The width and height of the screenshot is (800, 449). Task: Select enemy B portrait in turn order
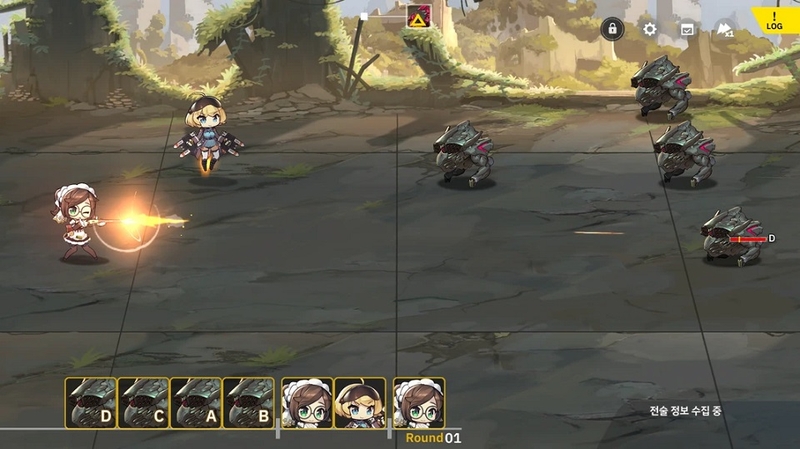click(x=249, y=402)
